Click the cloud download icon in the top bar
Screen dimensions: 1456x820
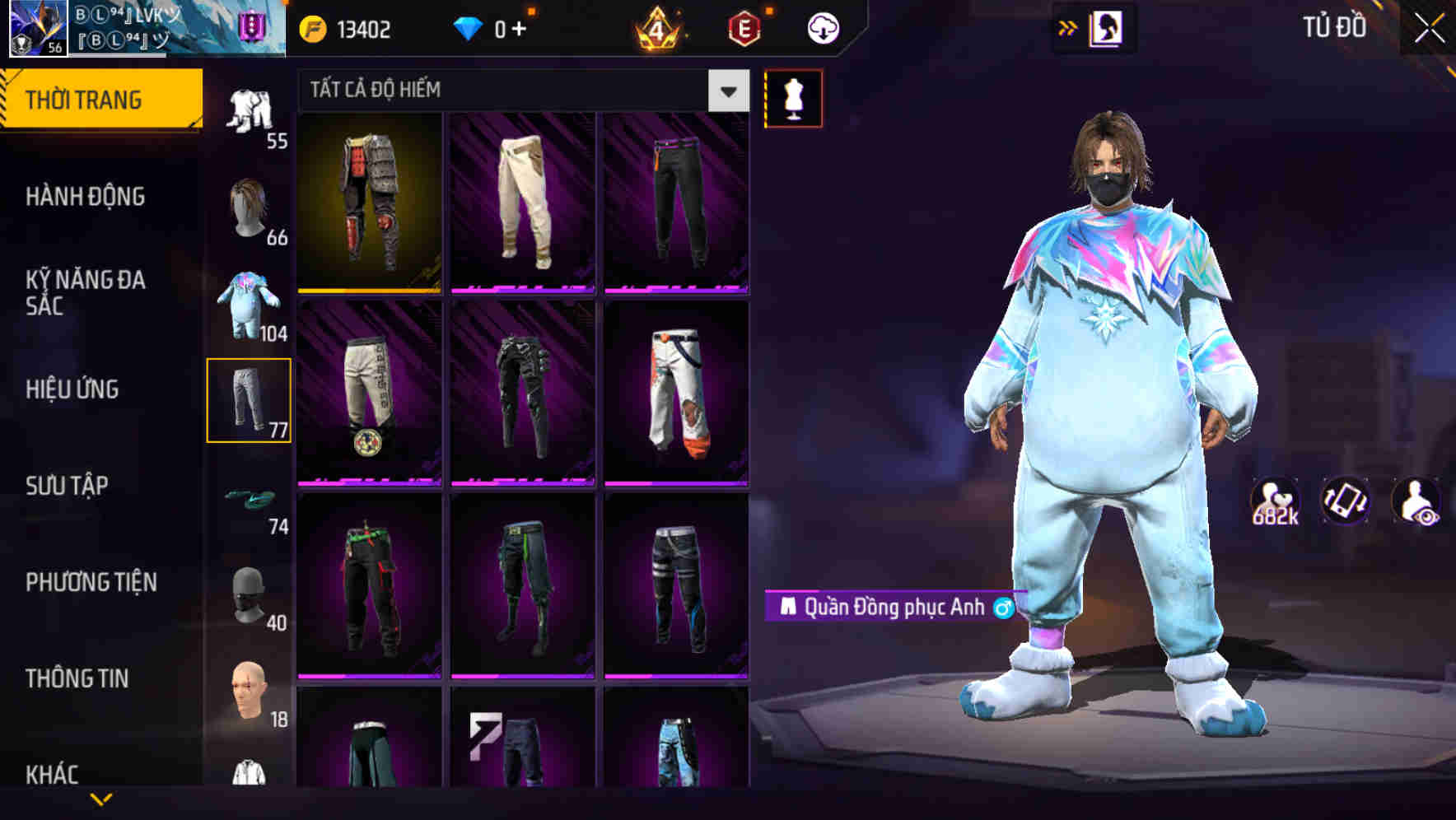(824, 27)
